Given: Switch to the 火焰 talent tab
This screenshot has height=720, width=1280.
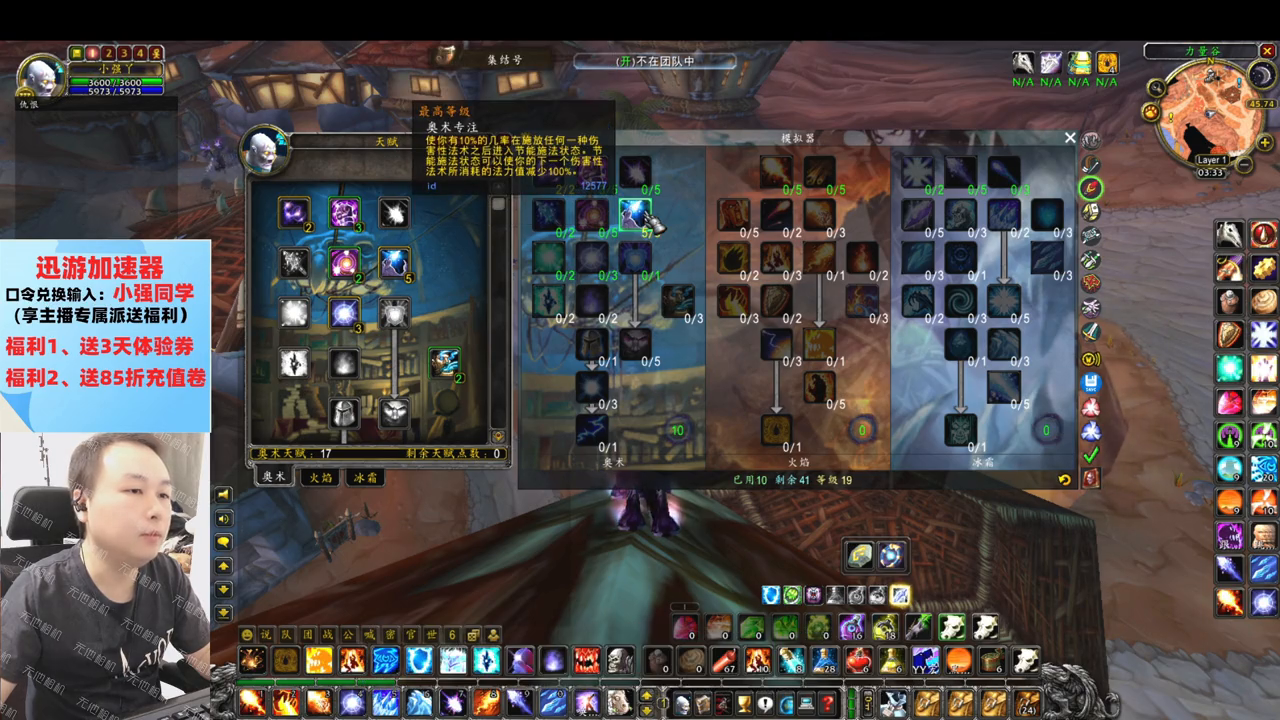Looking at the screenshot, I should click(320, 478).
